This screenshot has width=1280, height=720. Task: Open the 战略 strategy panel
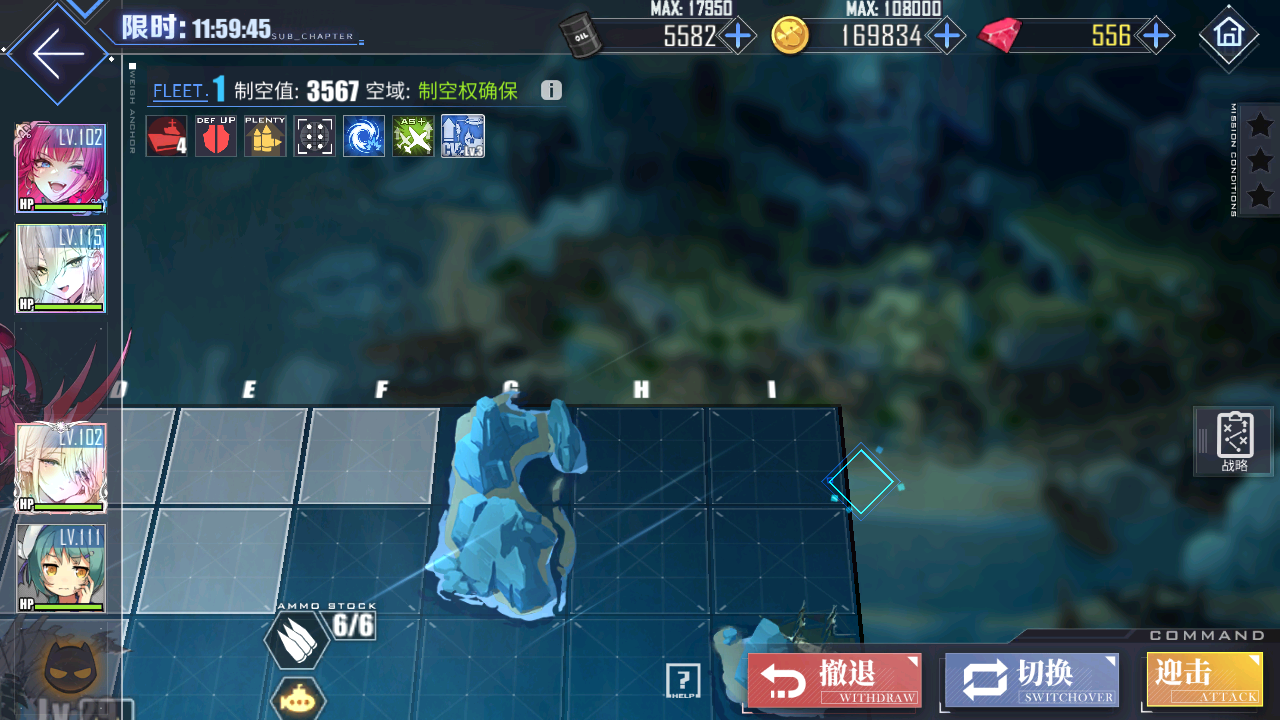pos(1236,441)
